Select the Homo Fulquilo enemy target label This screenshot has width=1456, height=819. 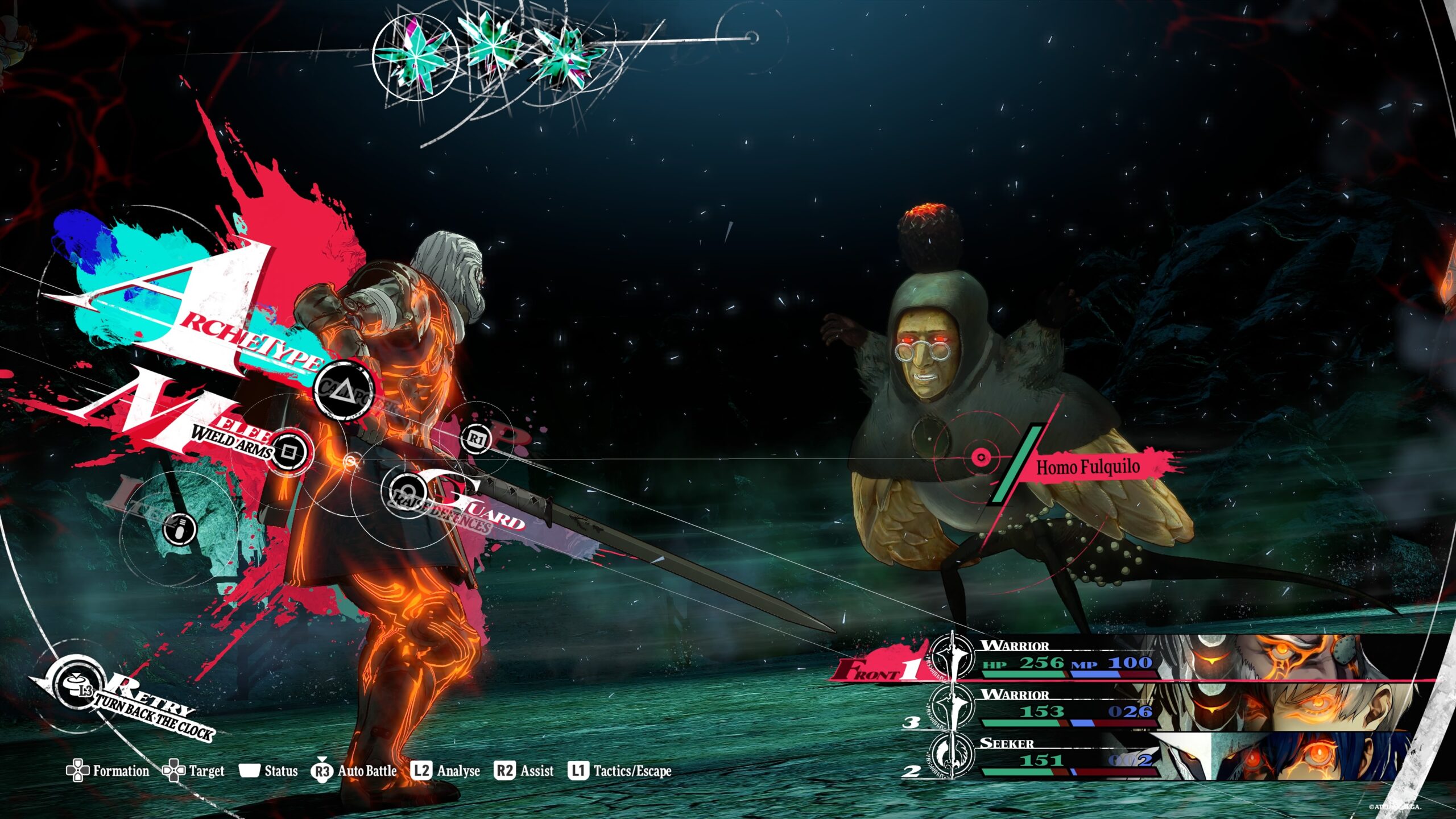point(1087,468)
